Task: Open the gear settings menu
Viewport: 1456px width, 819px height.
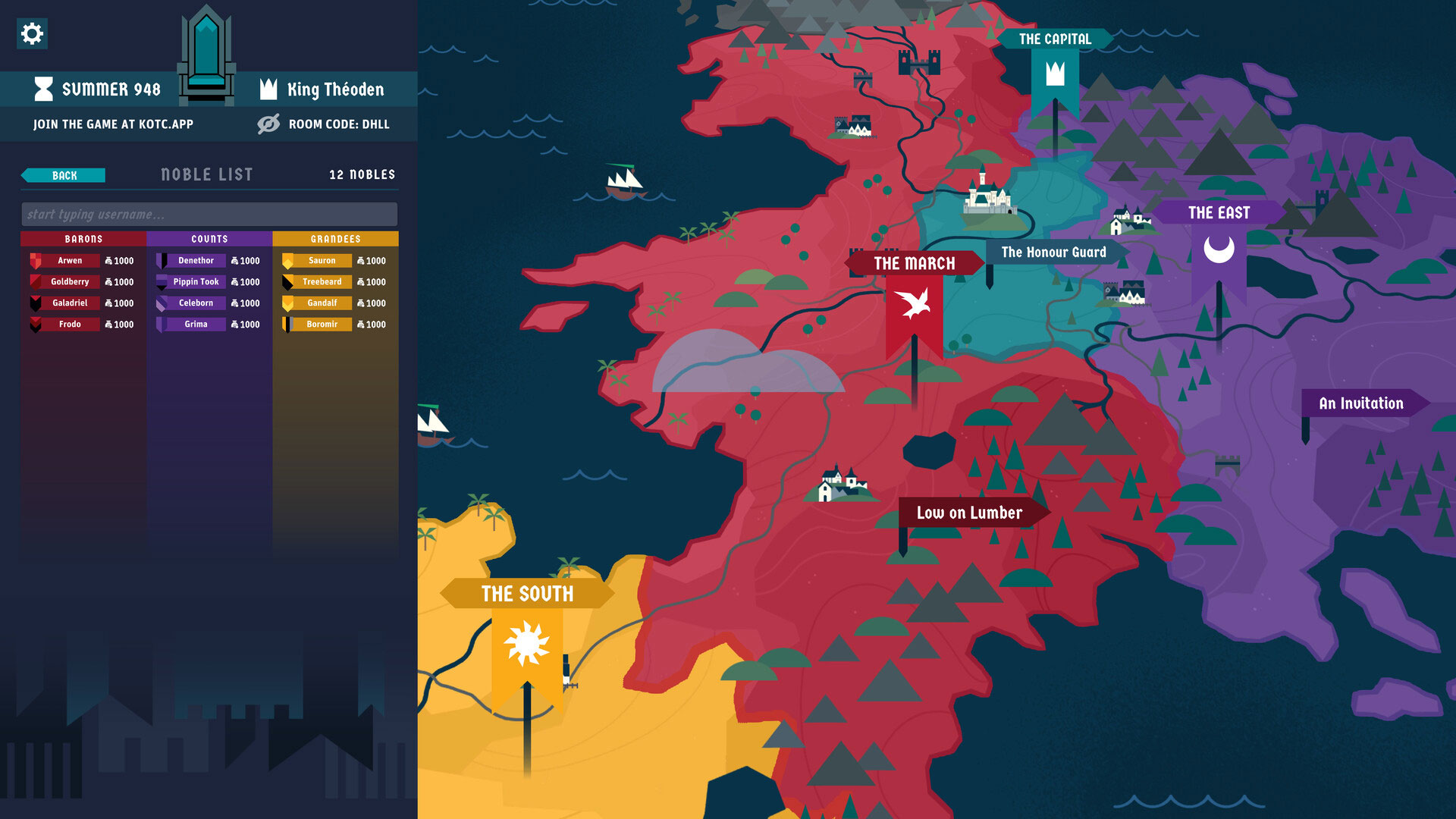Action: click(32, 33)
